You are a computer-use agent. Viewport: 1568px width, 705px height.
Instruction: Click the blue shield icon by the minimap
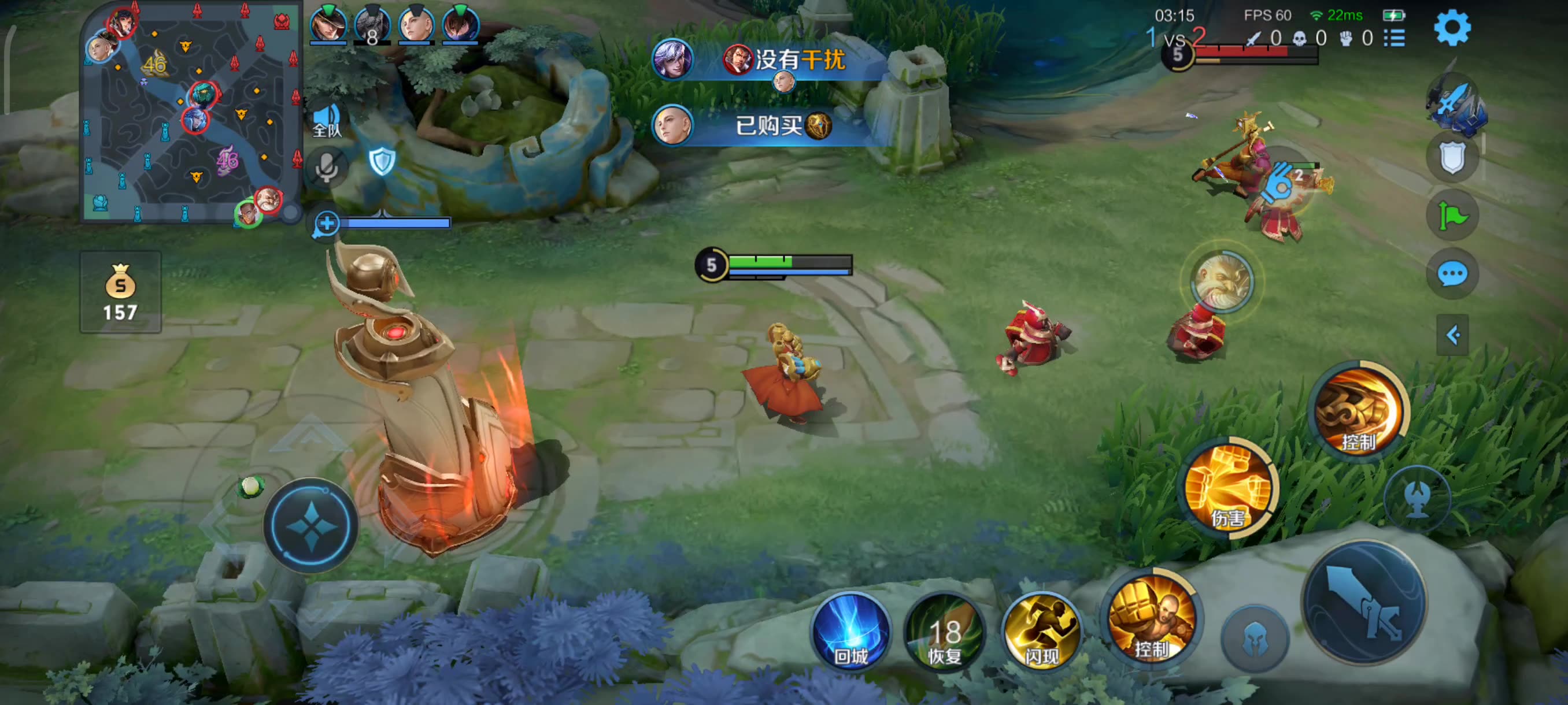382,161
